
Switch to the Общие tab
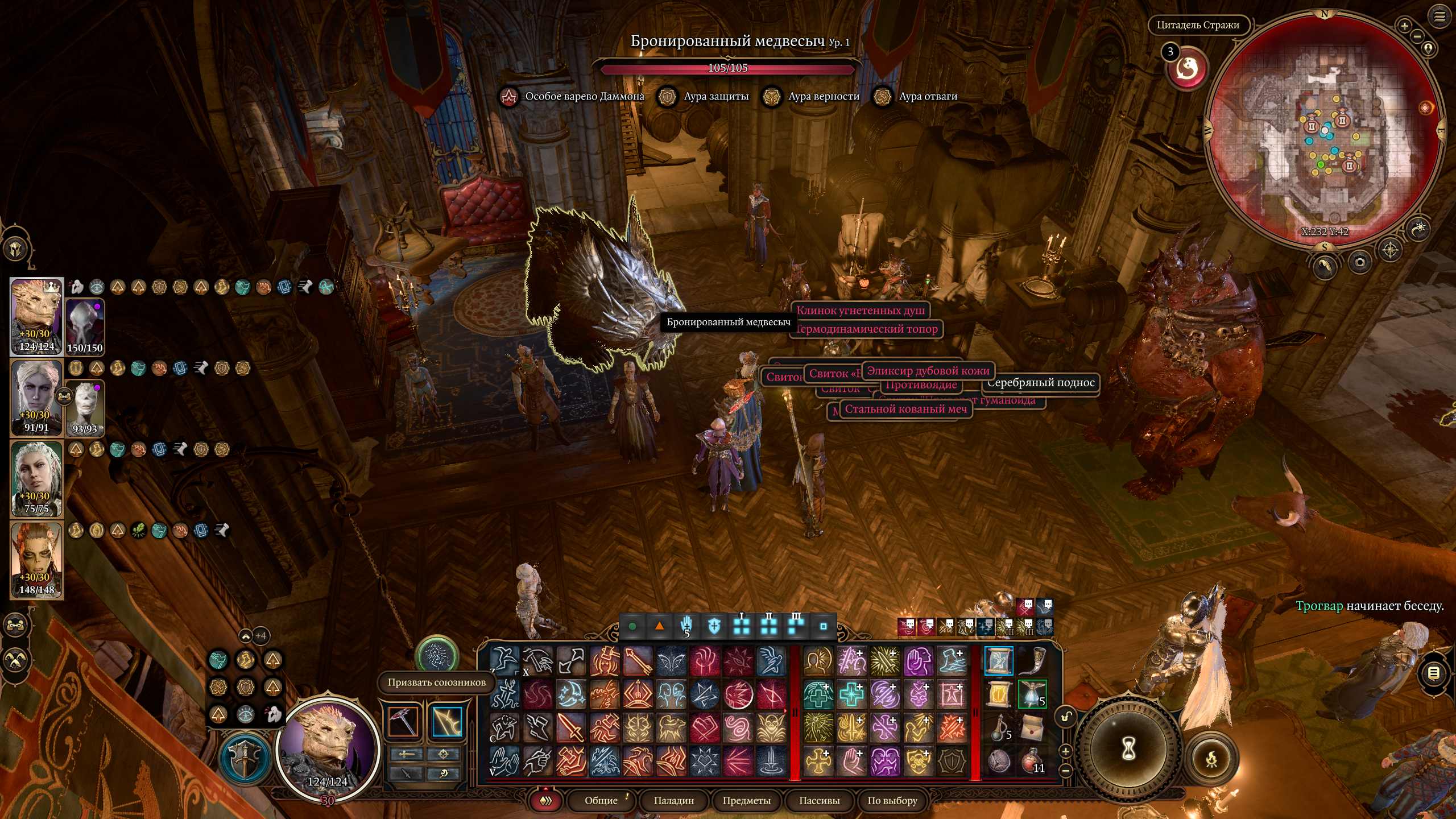click(601, 800)
